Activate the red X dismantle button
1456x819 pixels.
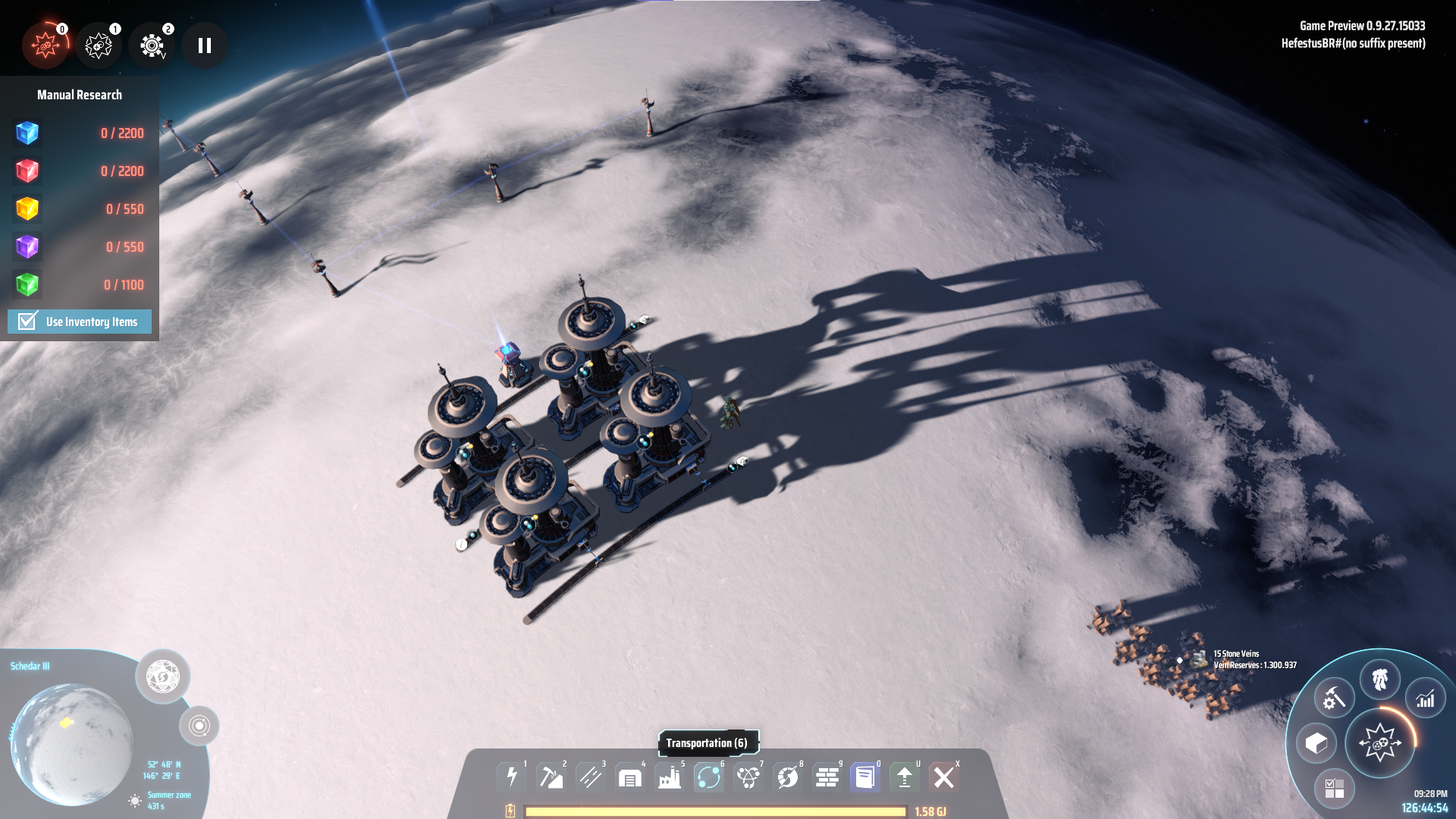click(944, 777)
